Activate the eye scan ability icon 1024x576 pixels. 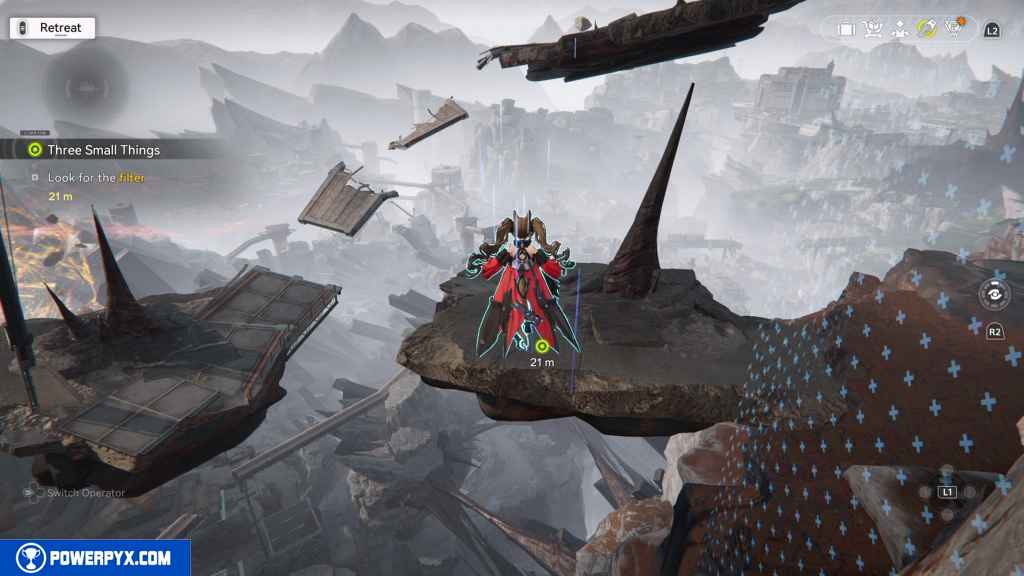tap(994, 296)
